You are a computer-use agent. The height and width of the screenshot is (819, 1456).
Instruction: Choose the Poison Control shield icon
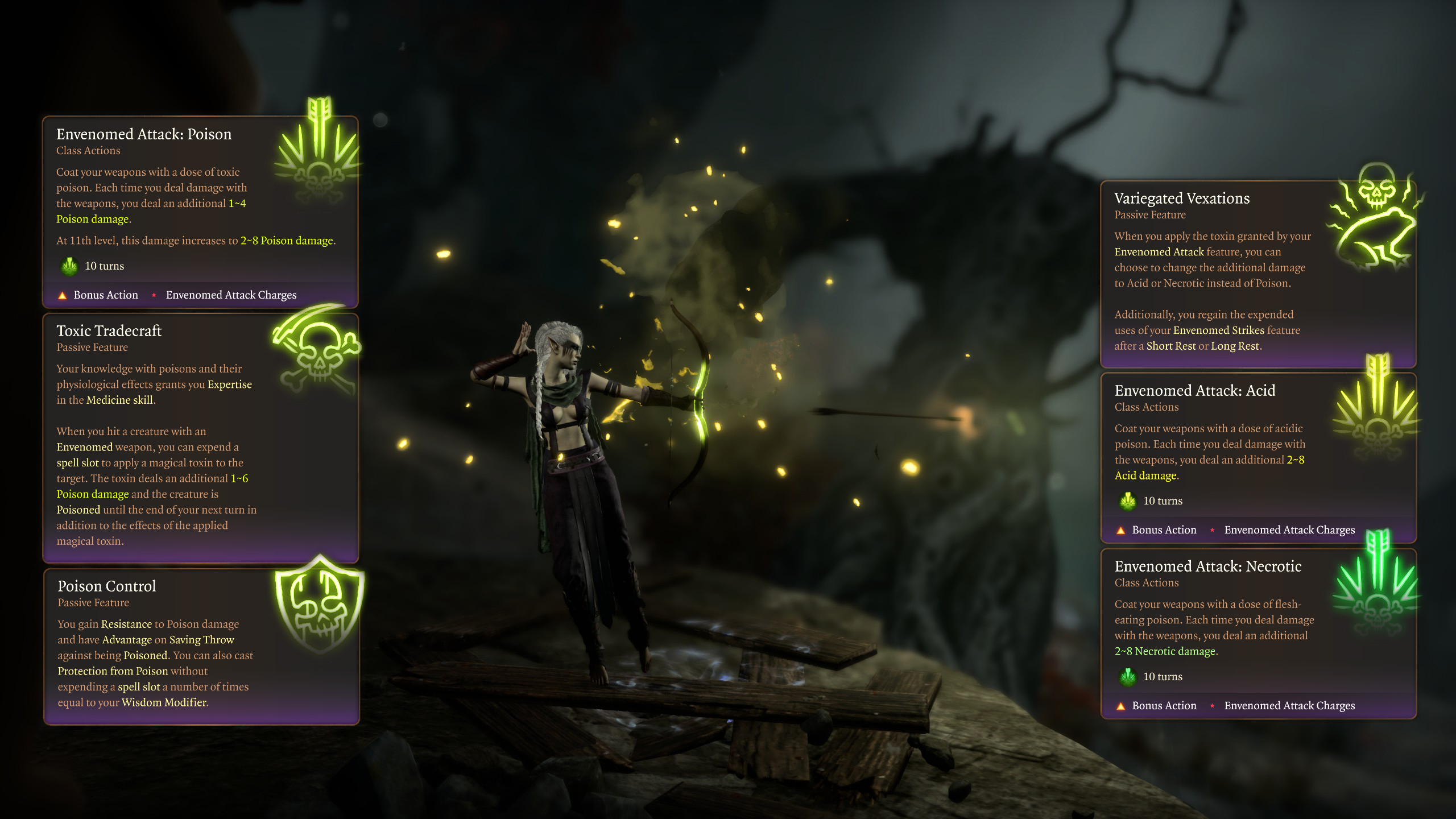pyautogui.click(x=320, y=604)
